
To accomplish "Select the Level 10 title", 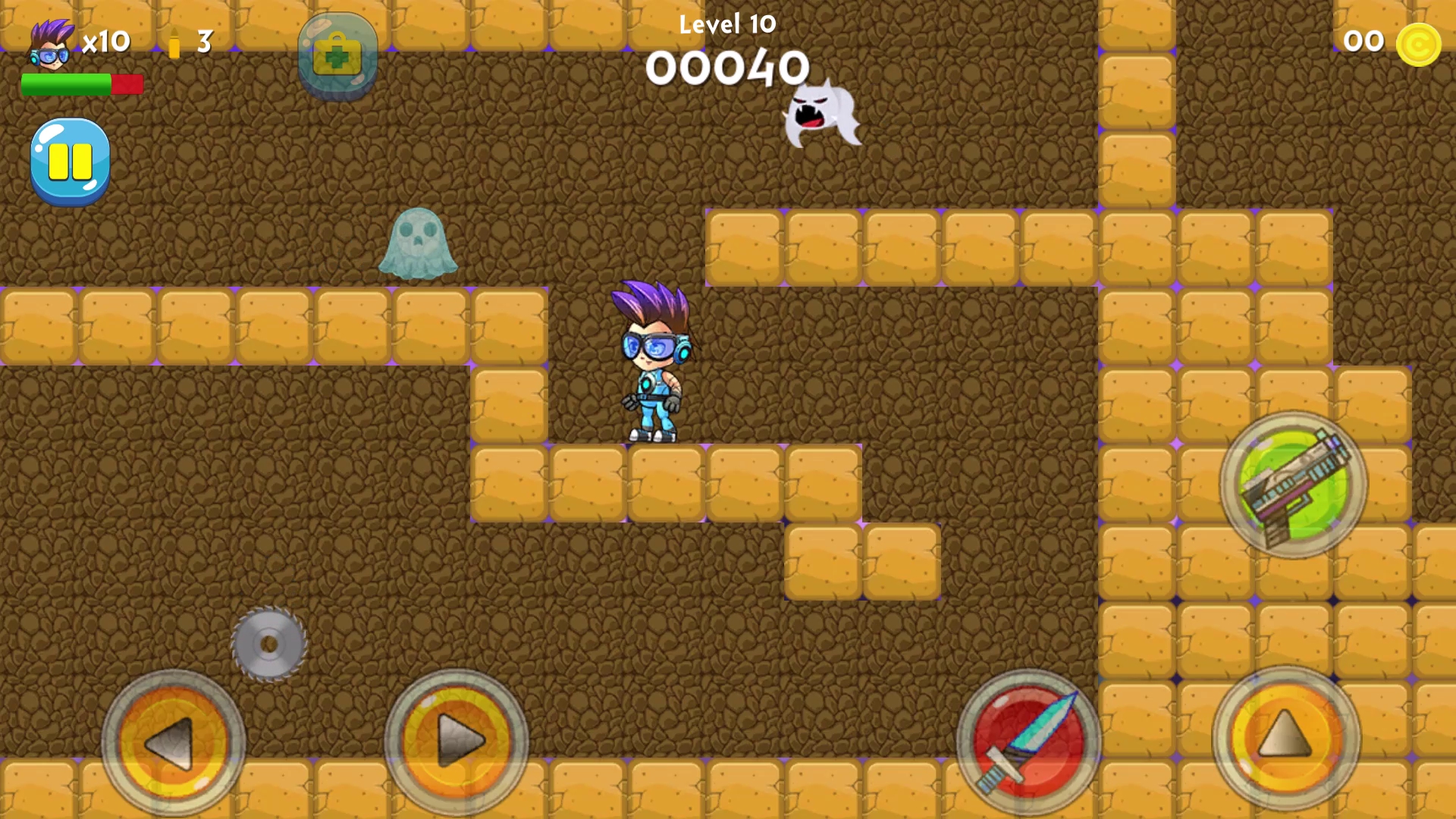I will [726, 24].
